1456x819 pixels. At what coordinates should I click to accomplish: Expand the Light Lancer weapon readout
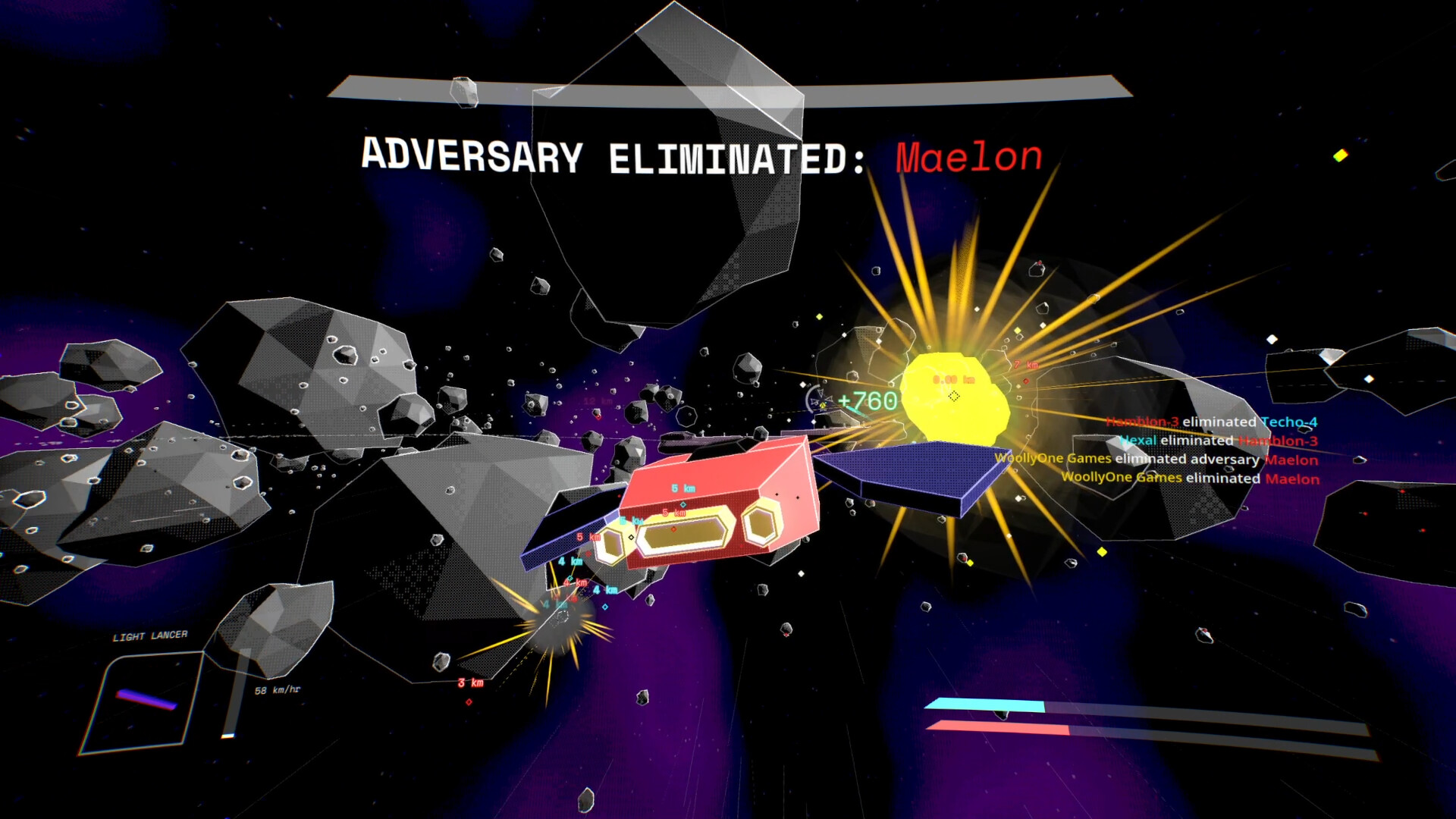(150, 635)
